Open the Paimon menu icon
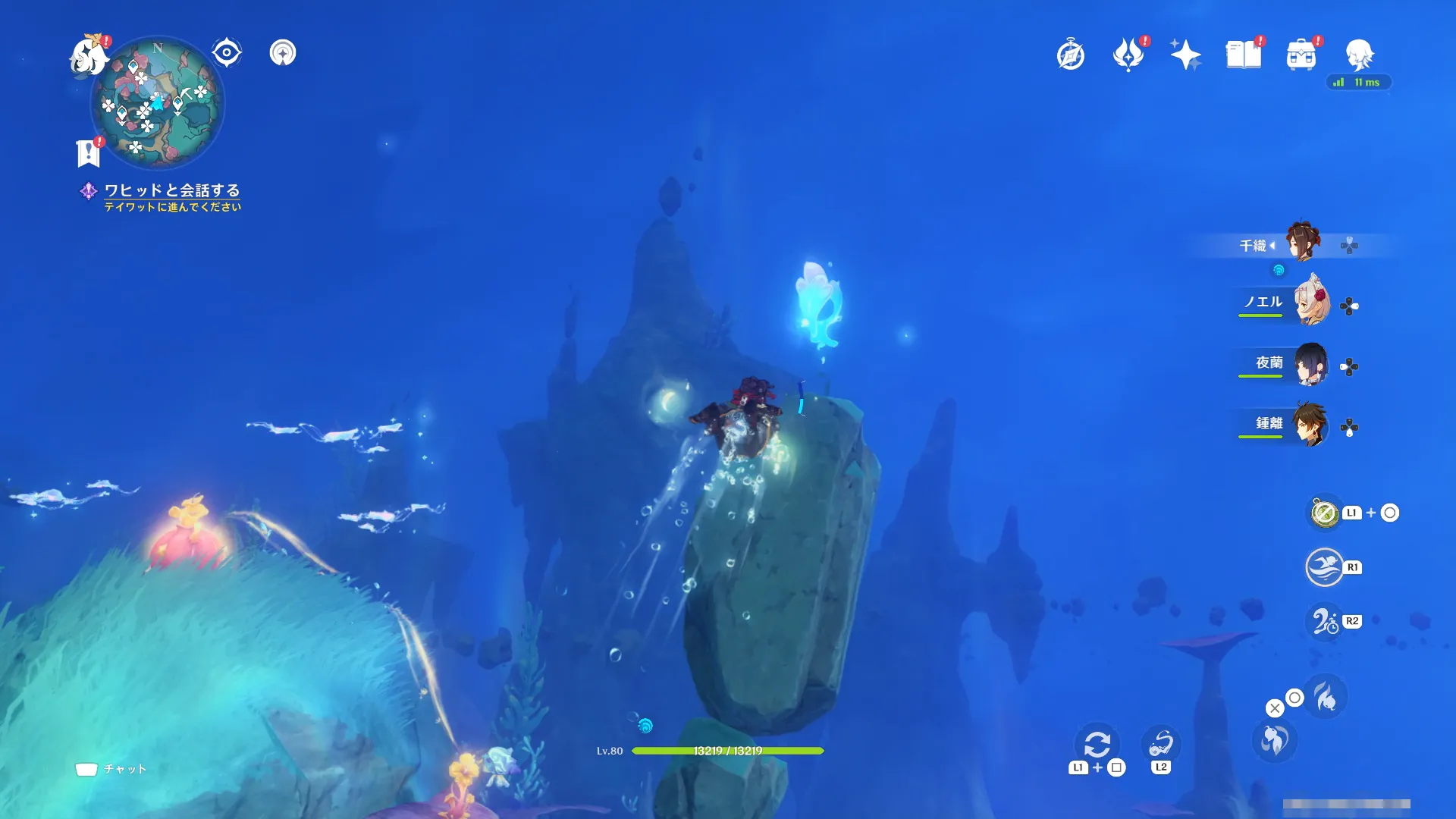 tap(89, 56)
